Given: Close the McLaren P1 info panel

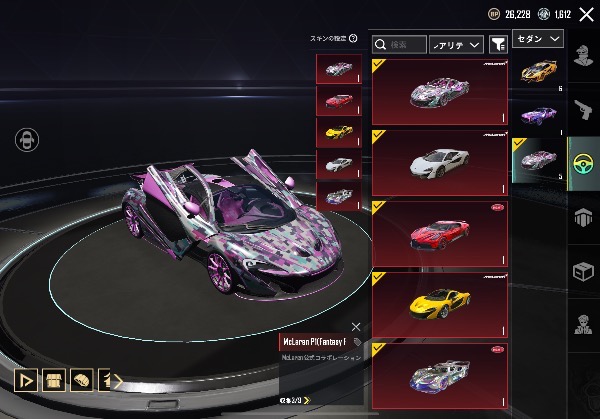Looking at the screenshot, I should pos(356,326).
